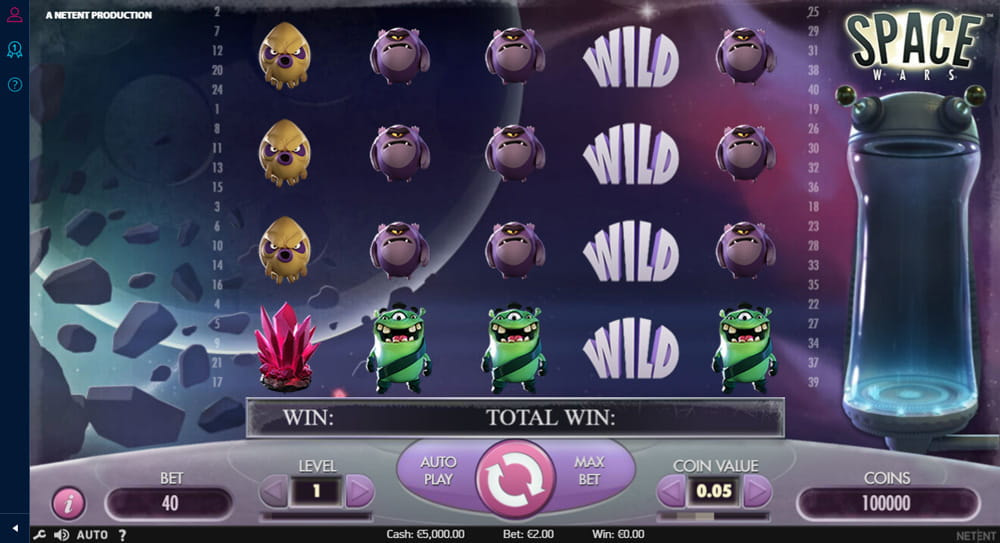Open the rewards ribbon badge in the sidebar
1000x543 pixels.
pos(14,49)
